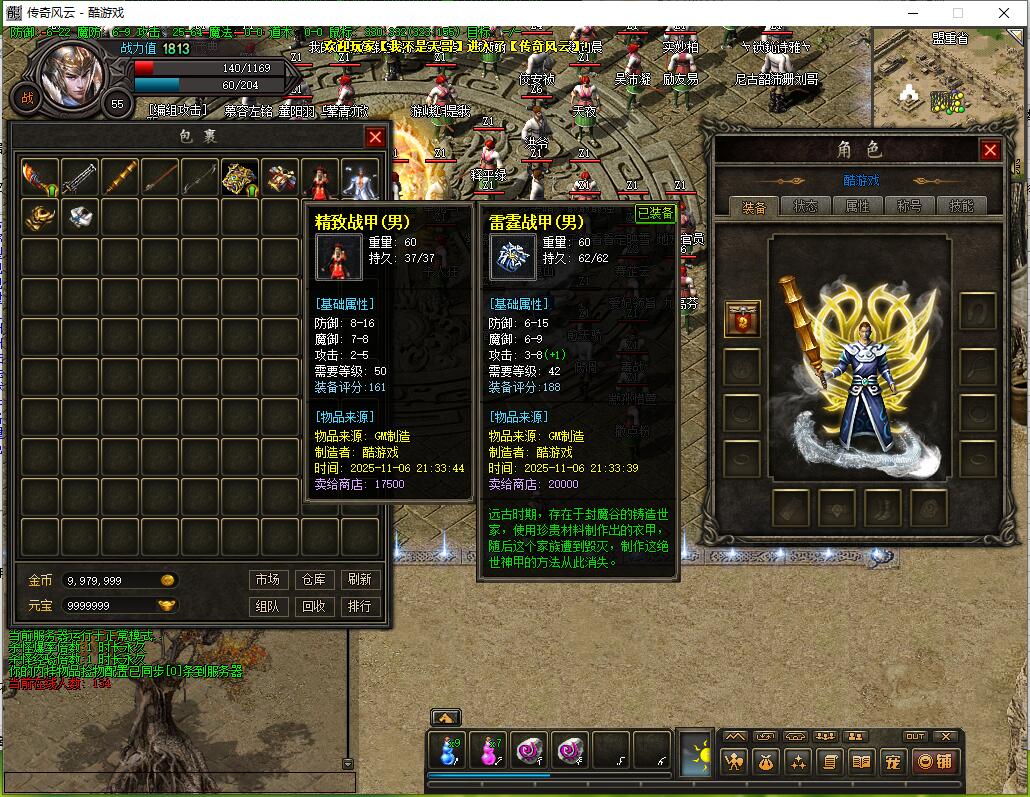Close the 包裹 inventory window
Image resolution: width=1030 pixels, height=797 pixels.
click(375, 138)
